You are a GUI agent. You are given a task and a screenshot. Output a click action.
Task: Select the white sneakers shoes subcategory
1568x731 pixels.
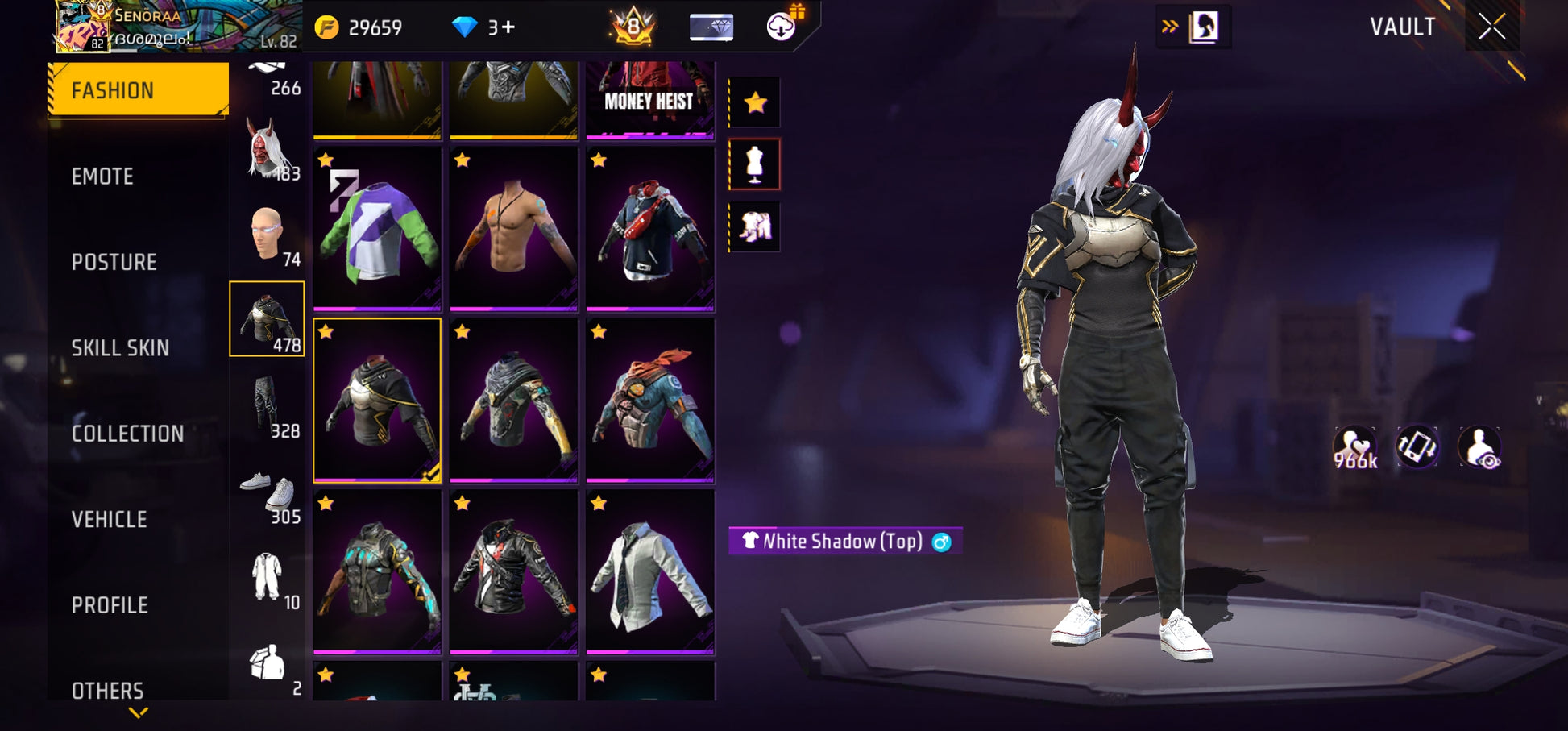268,491
